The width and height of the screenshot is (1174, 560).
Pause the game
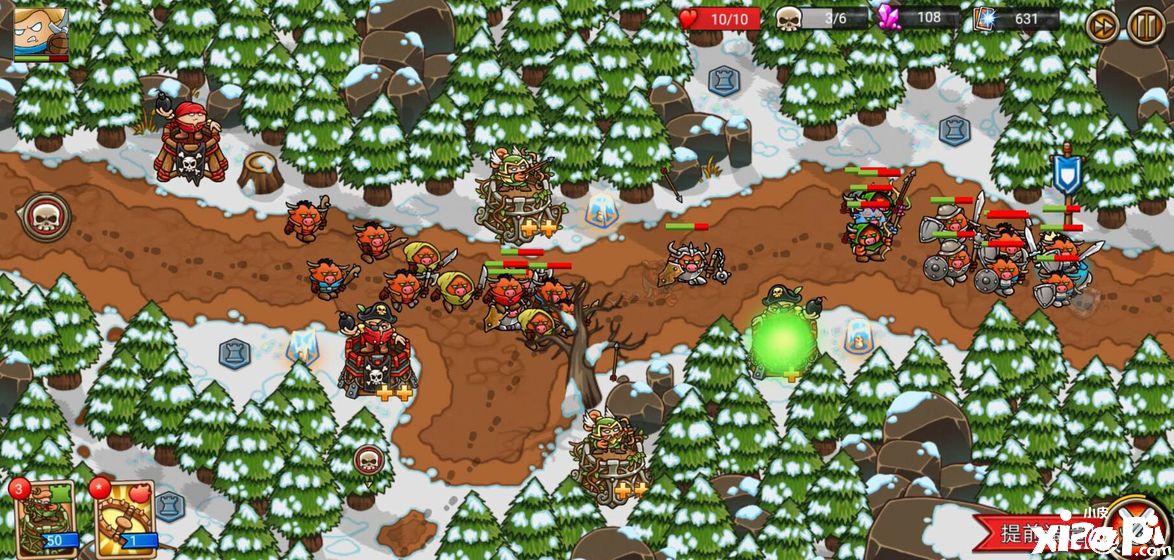tap(1145, 24)
